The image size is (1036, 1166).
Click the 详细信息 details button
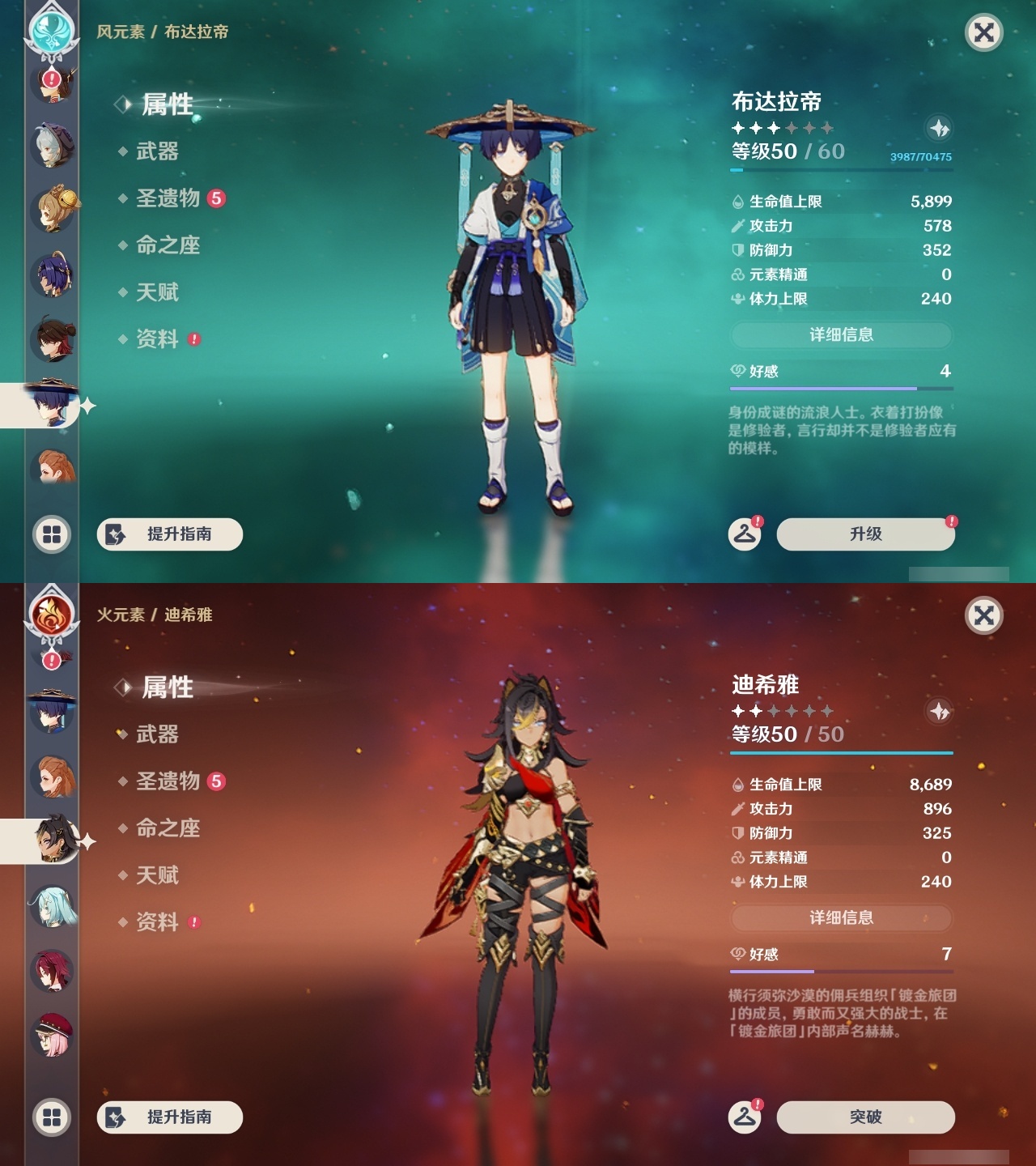click(x=842, y=335)
